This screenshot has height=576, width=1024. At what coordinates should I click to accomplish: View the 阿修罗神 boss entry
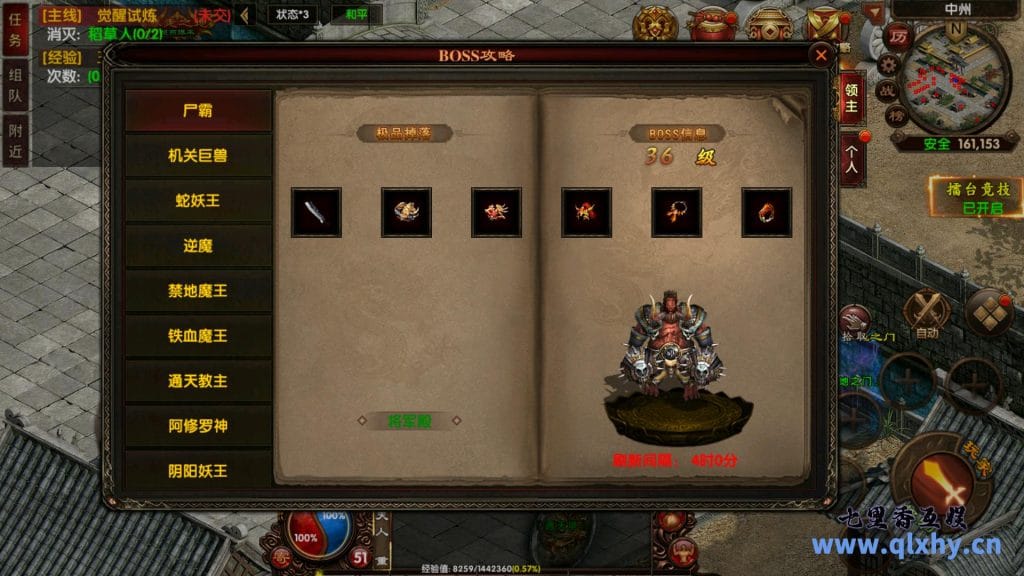198,425
